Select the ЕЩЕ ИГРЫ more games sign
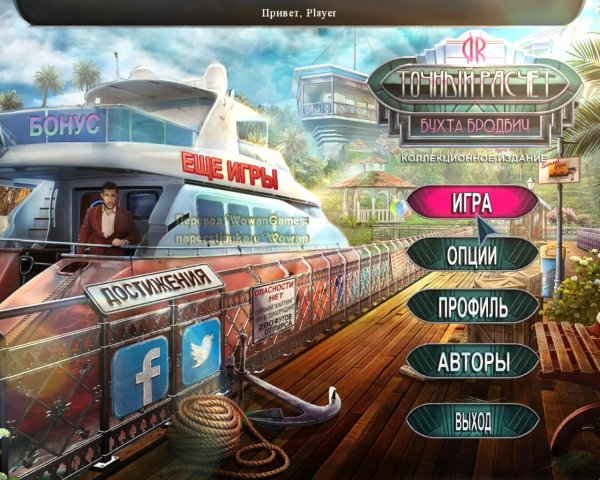Viewport: 600px width, 480px height. tap(228, 170)
